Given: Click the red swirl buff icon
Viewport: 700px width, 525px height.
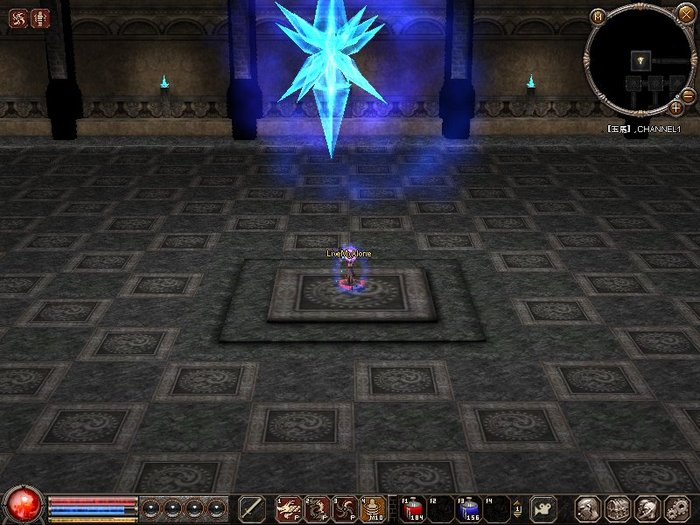Looking at the screenshot, I should coord(20,17).
